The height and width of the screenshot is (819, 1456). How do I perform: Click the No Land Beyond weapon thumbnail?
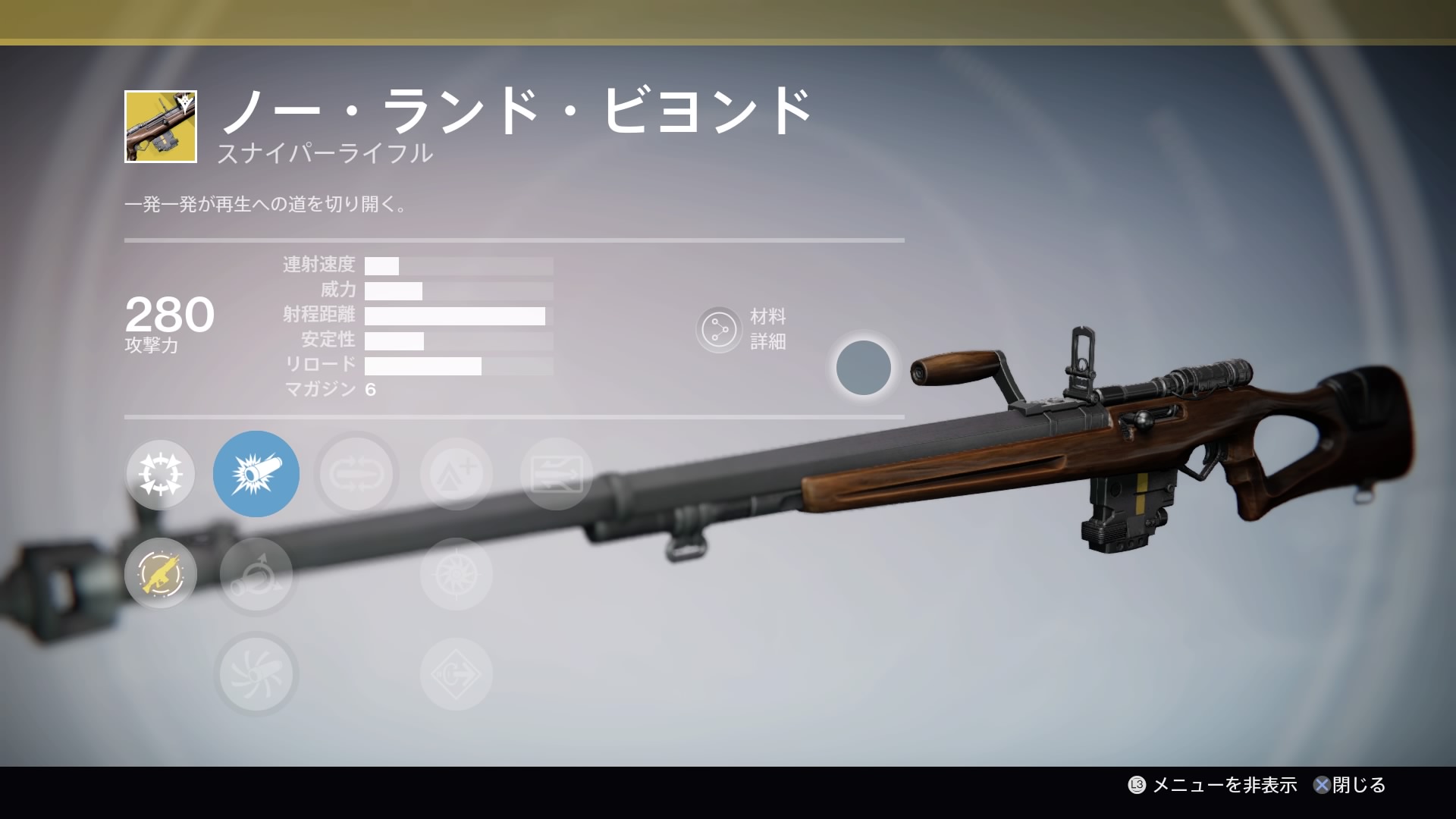click(161, 127)
